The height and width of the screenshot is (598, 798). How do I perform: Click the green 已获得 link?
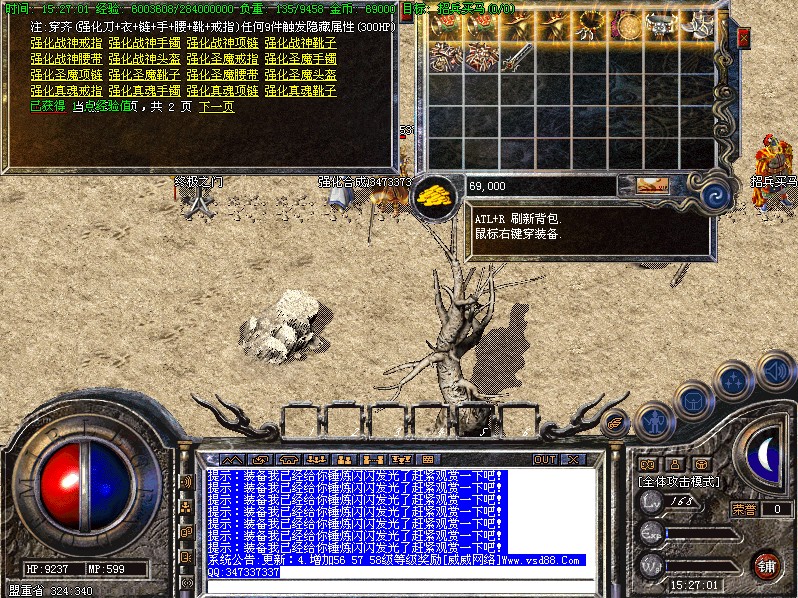pyautogui.click(x=47, y=106)
